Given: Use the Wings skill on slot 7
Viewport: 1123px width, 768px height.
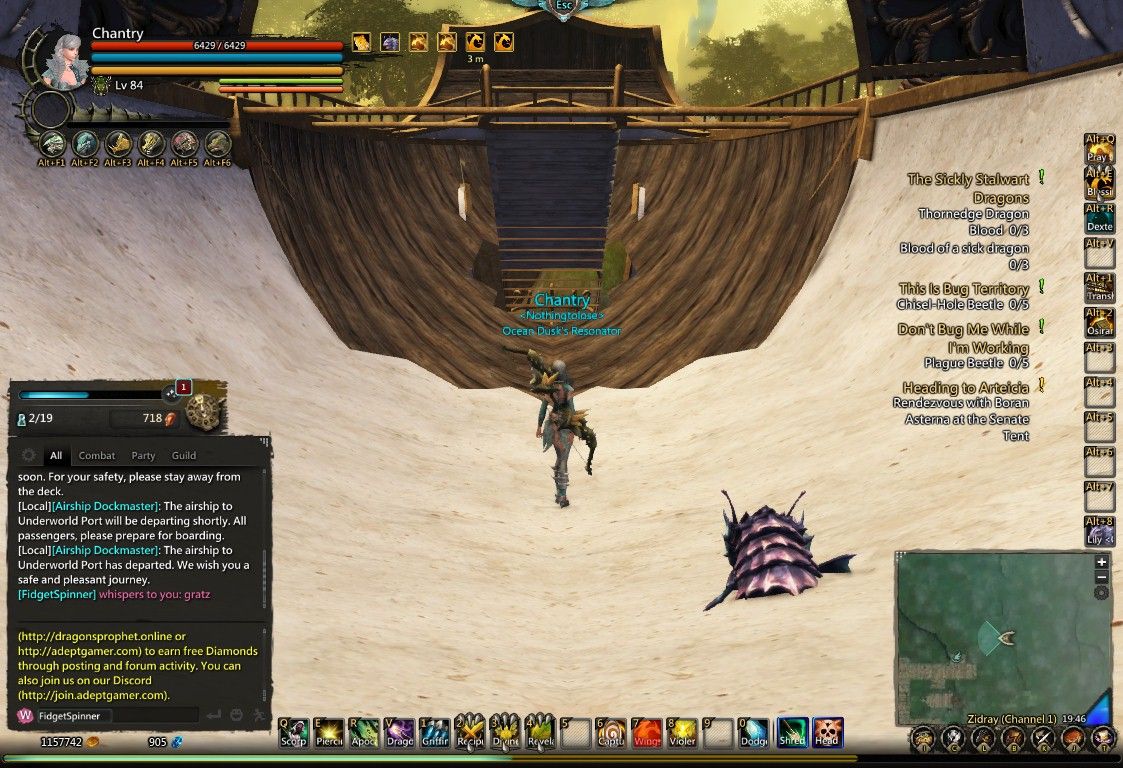Looking at the screenshot, I should point(647,733).
